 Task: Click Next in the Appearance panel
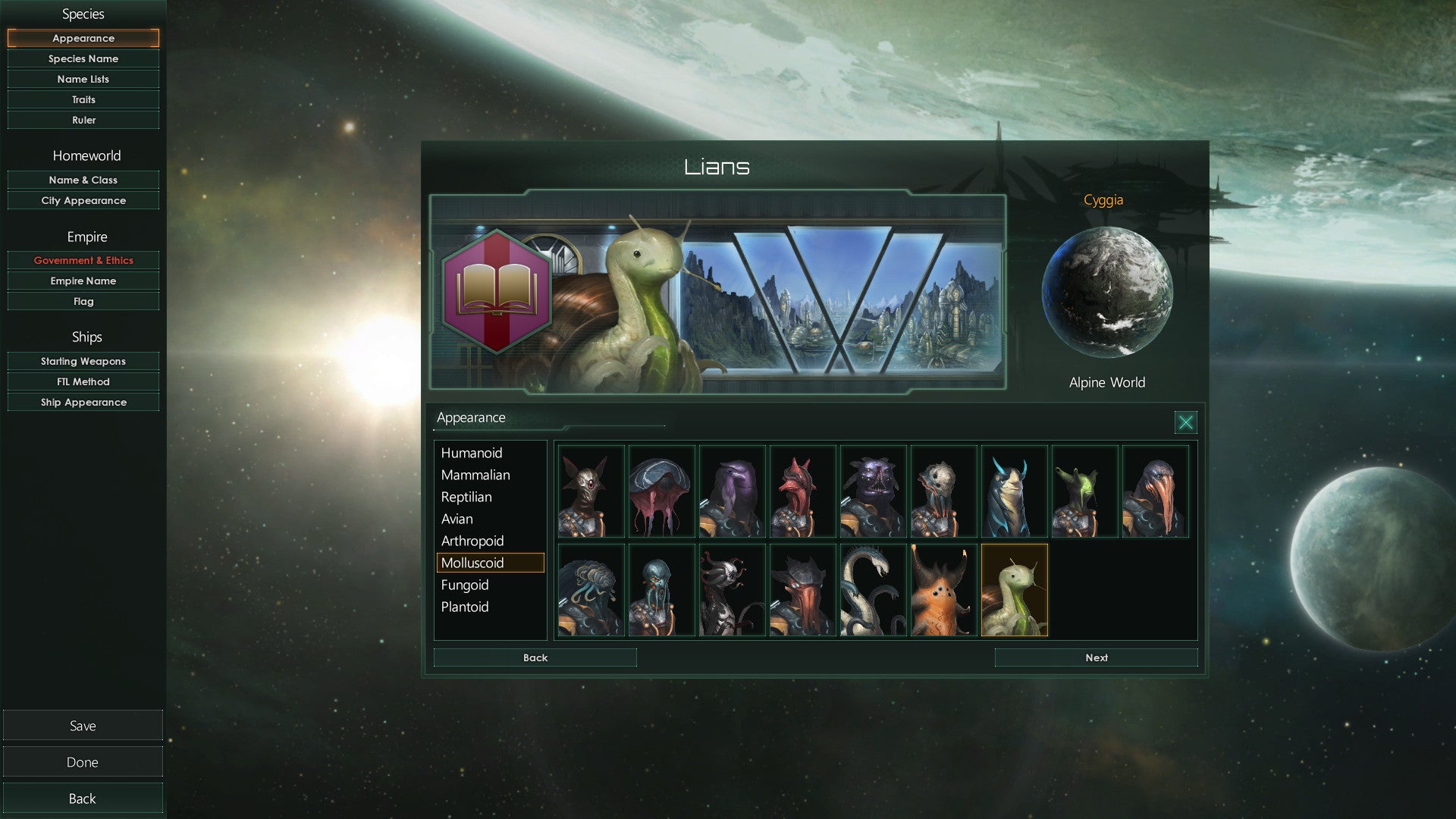coord(1096,657)
